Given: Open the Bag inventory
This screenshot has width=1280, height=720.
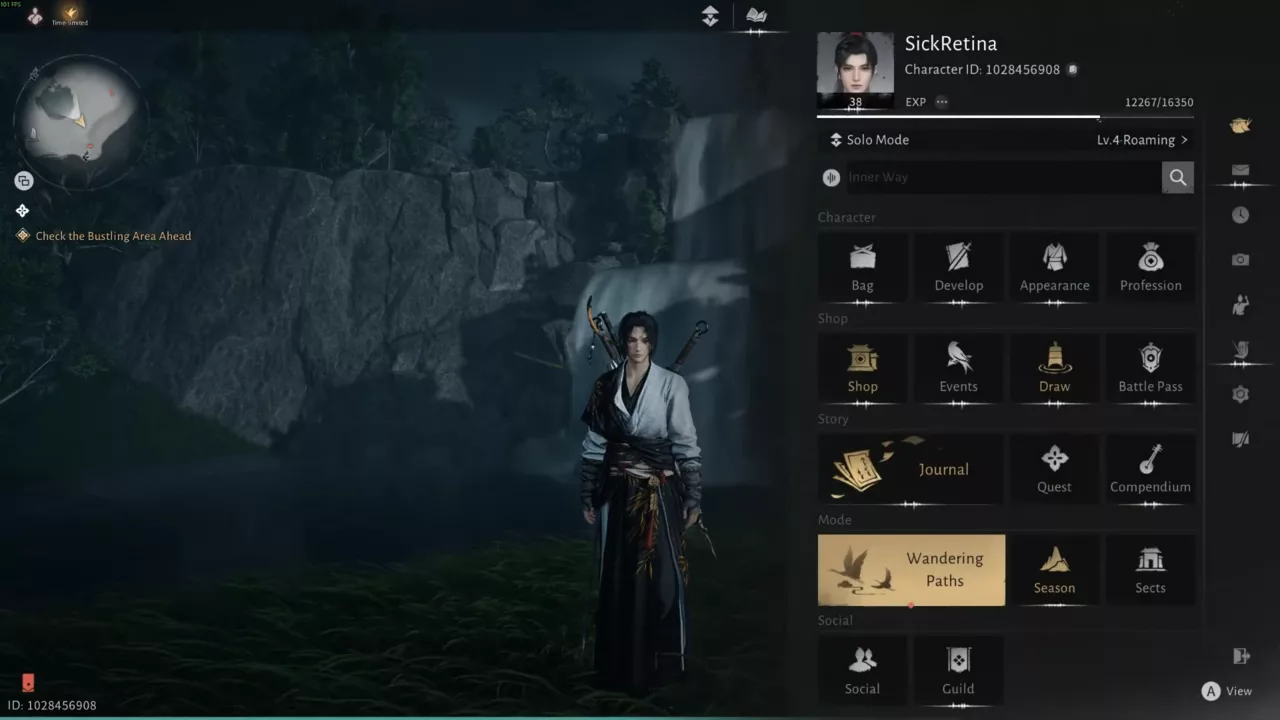Looking at the screenshot, I should pyautogui.click(x=862, y=266).
